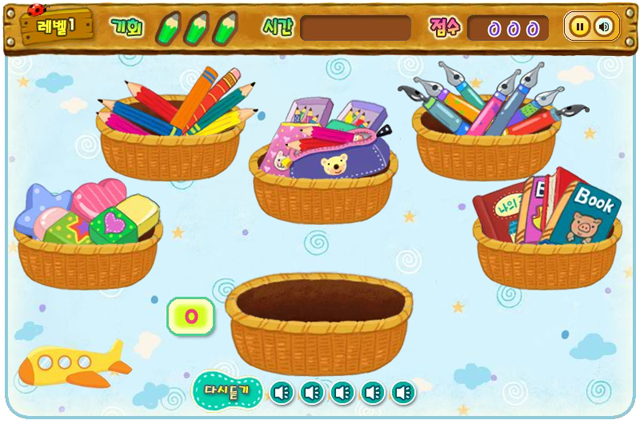Pause the game with the yellow pause button
This screenshot has width=640, height=424.
pos(580,27)
